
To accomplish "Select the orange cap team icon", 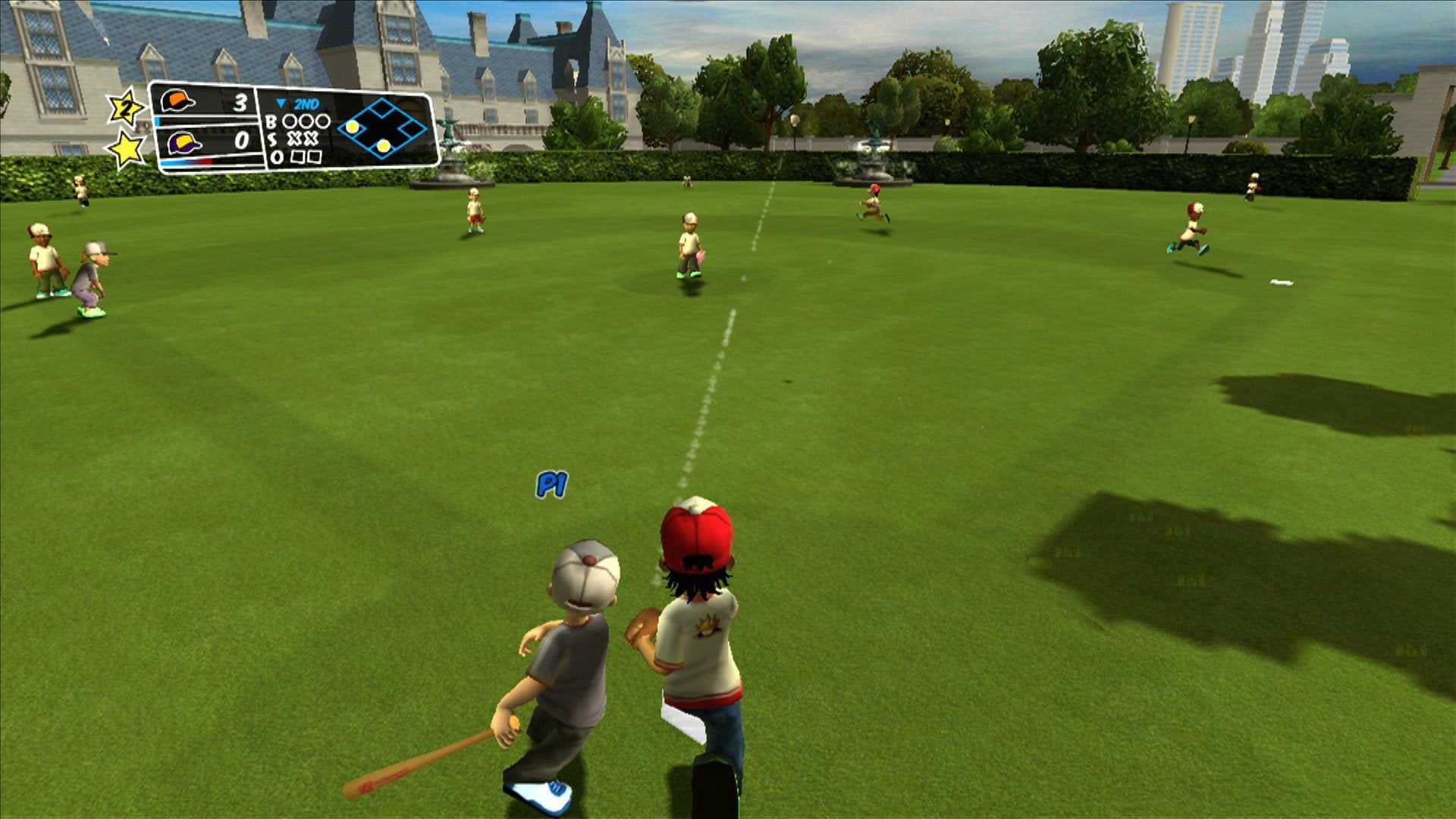I will pos(177,102).
